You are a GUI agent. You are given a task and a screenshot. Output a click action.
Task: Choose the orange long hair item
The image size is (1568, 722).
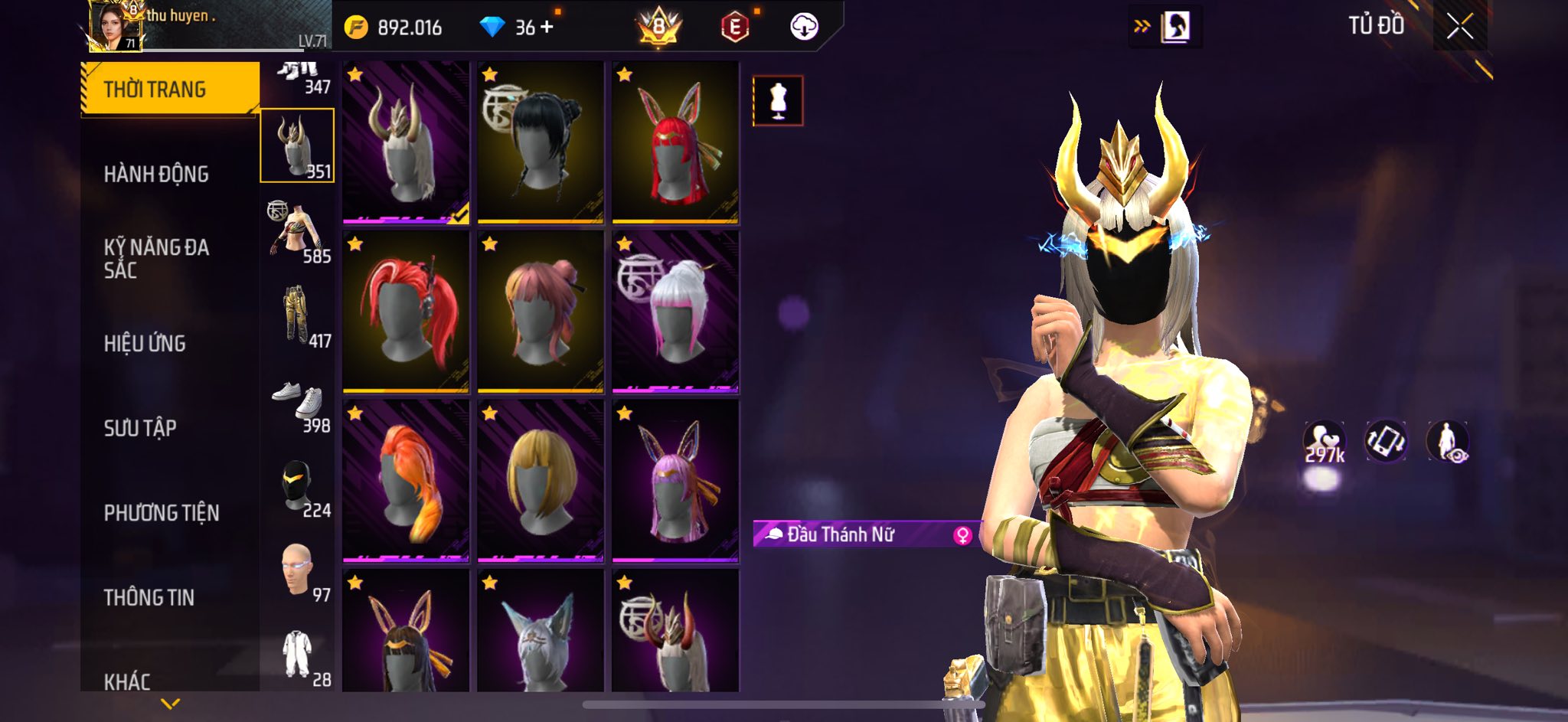coord(406,481)
